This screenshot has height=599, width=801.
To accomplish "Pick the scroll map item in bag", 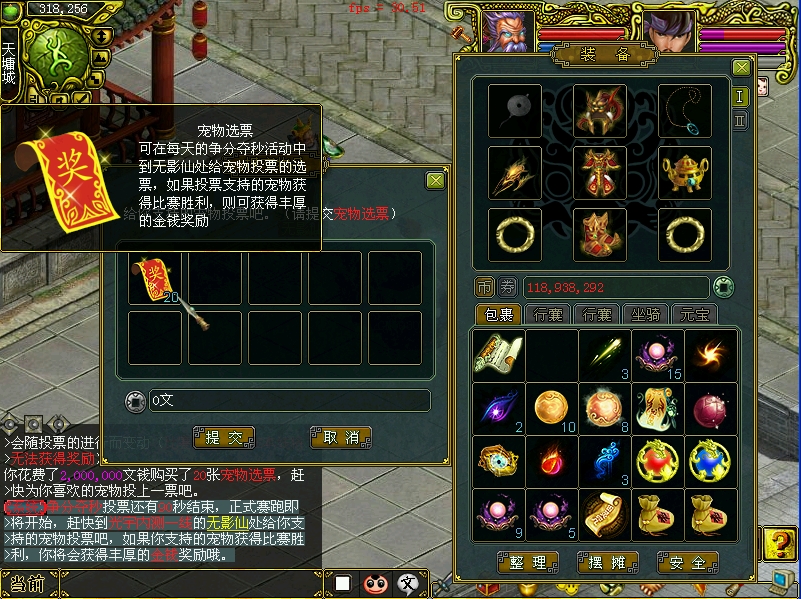I will (x=498, y=355).
